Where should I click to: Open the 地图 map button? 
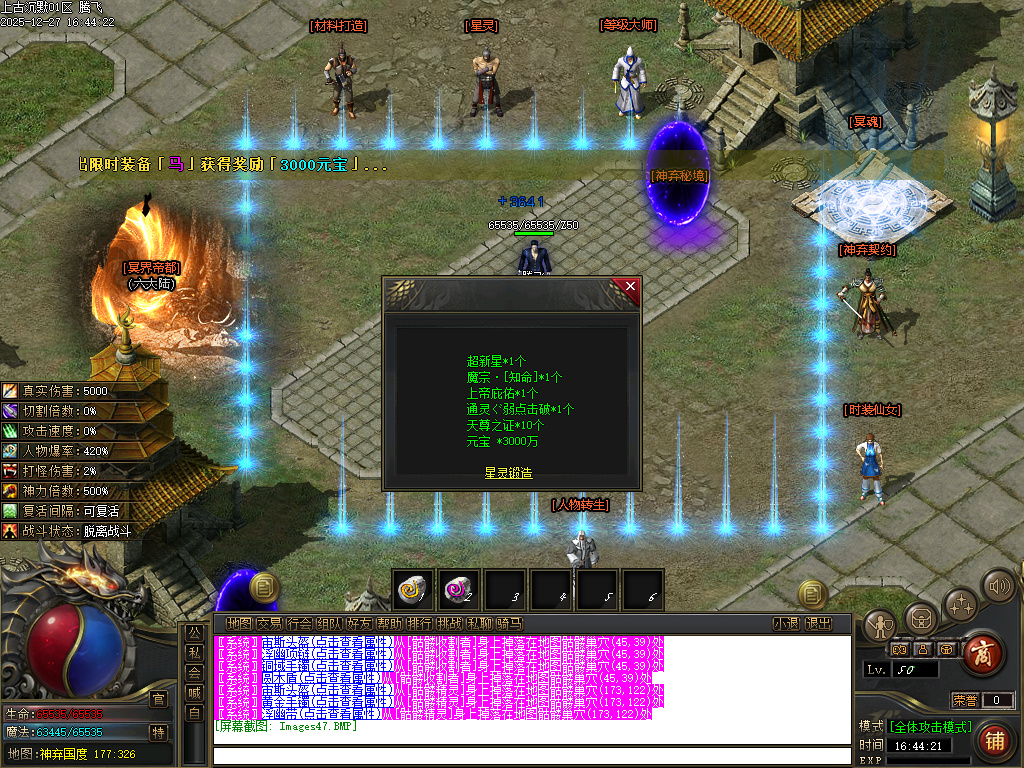pos(238,624)
